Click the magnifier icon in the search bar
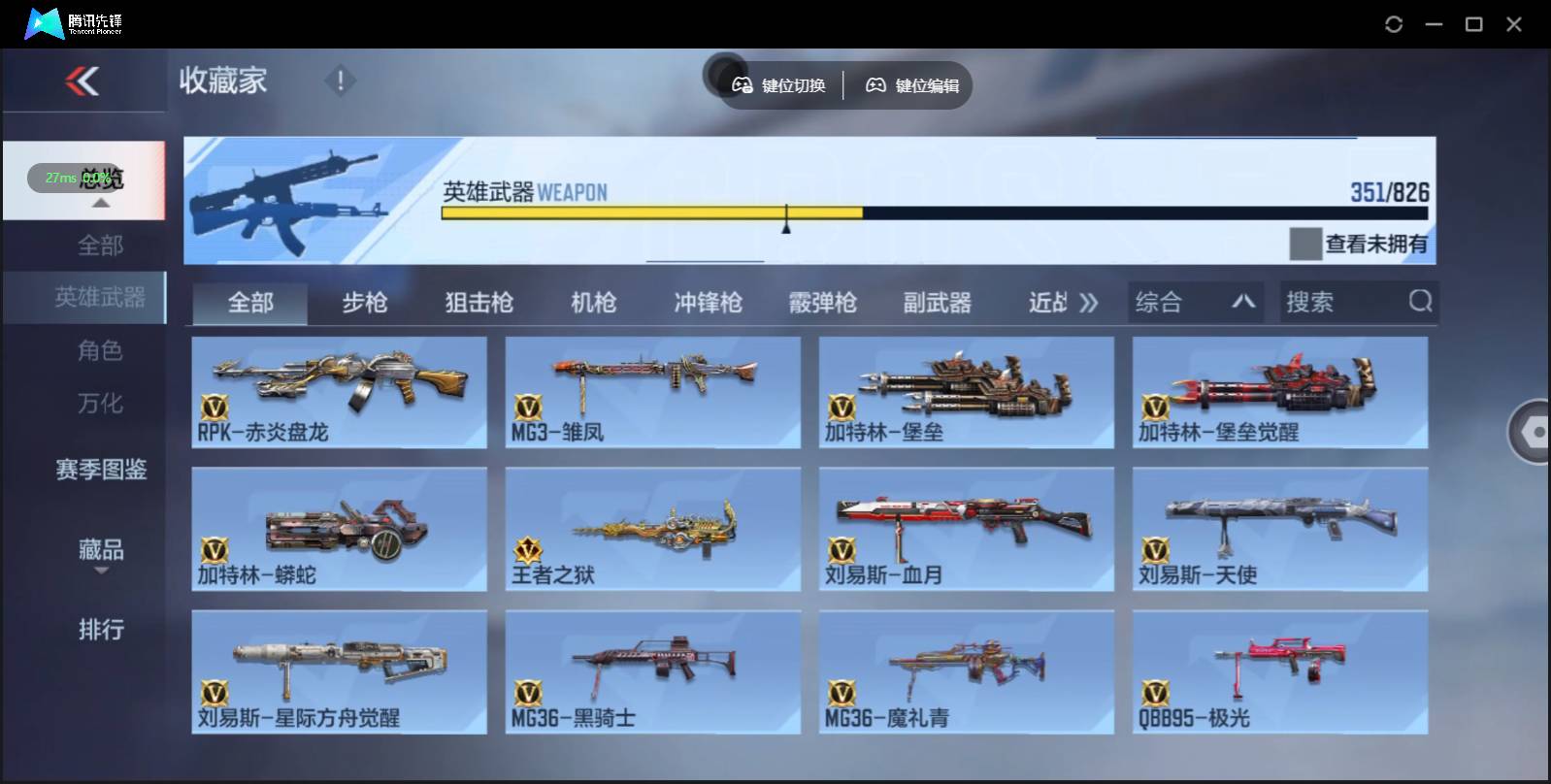The width and height of the screenshot is (1551, 784). pos(1421,302)
